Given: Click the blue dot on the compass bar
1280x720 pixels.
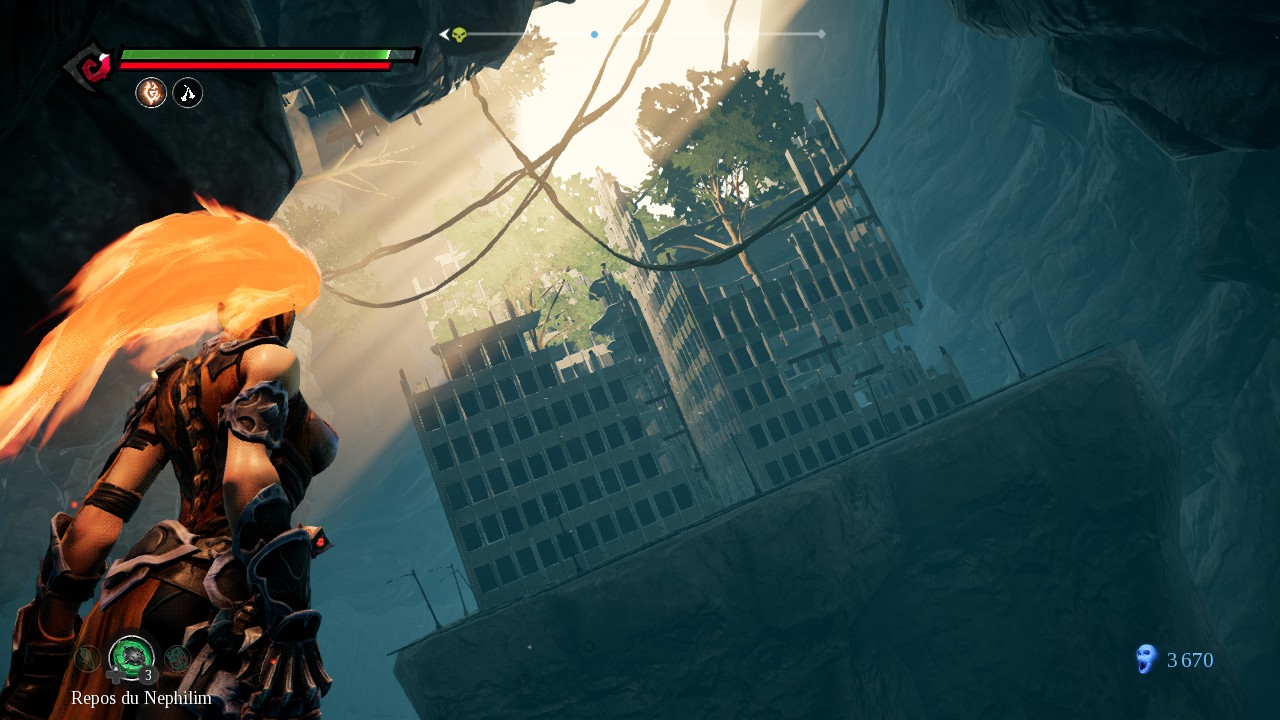Looking at the screenshot, I should click(x=594, y=34).
